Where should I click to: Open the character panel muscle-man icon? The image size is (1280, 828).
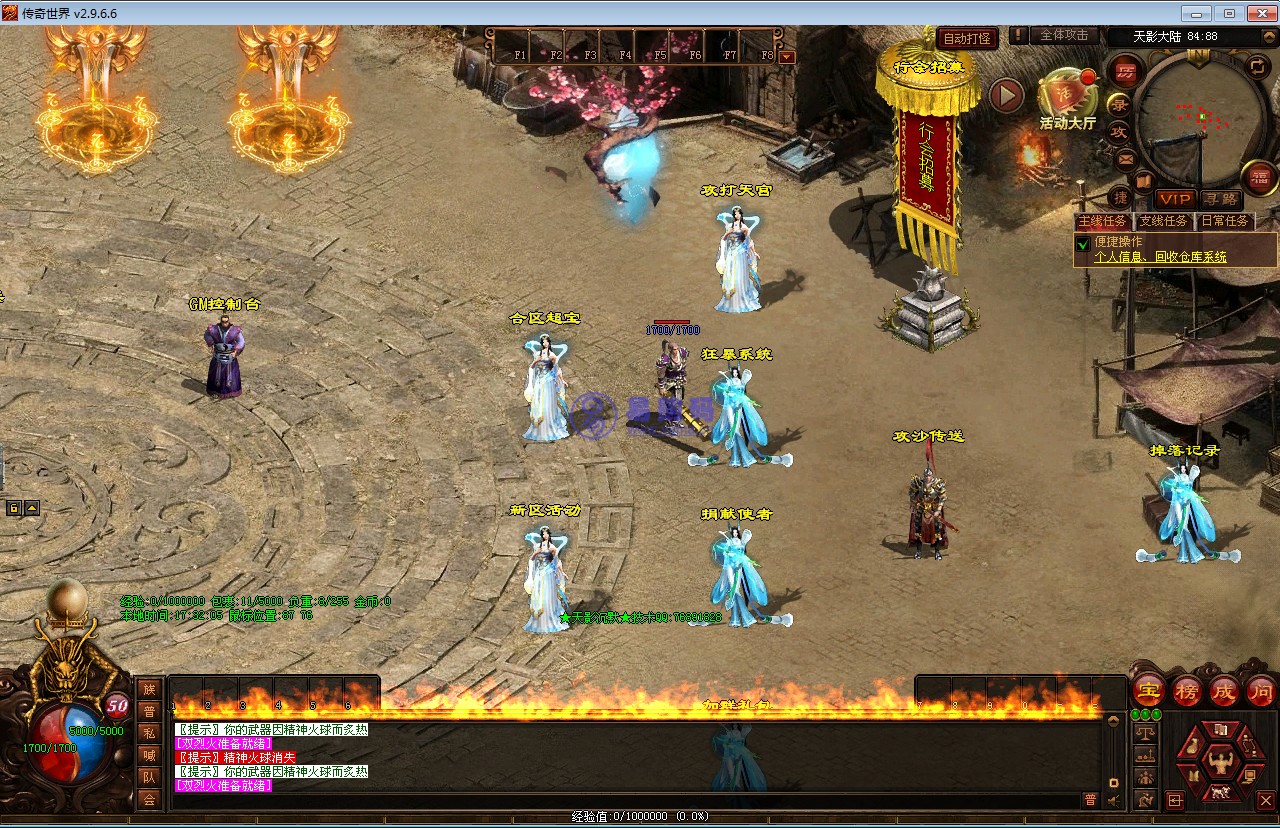(1219, 763)
